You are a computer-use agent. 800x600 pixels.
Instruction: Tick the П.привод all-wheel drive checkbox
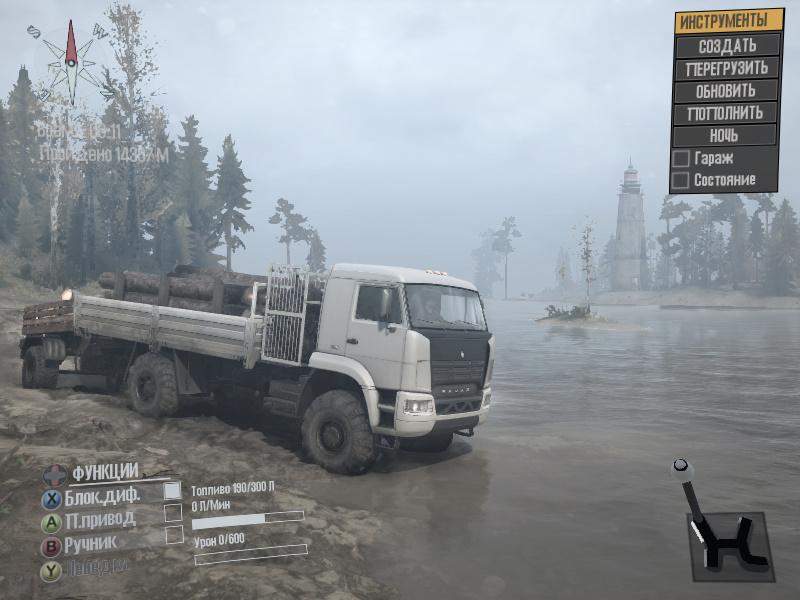(x=173, y=512)
